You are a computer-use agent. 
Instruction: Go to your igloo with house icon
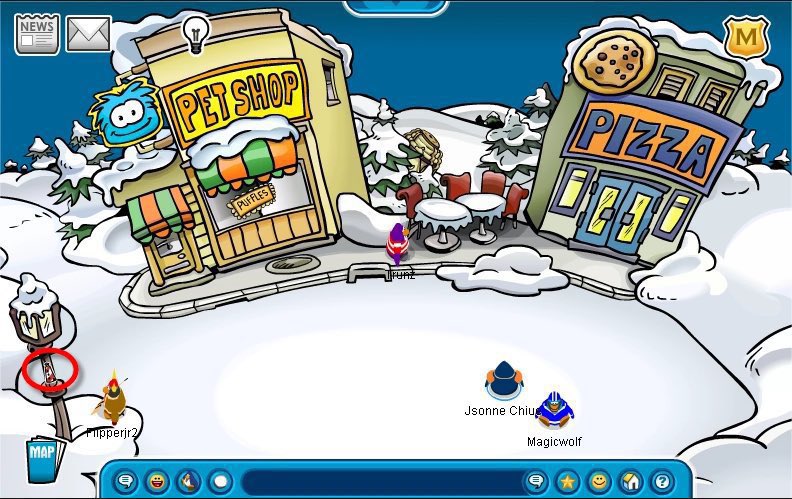630,481
